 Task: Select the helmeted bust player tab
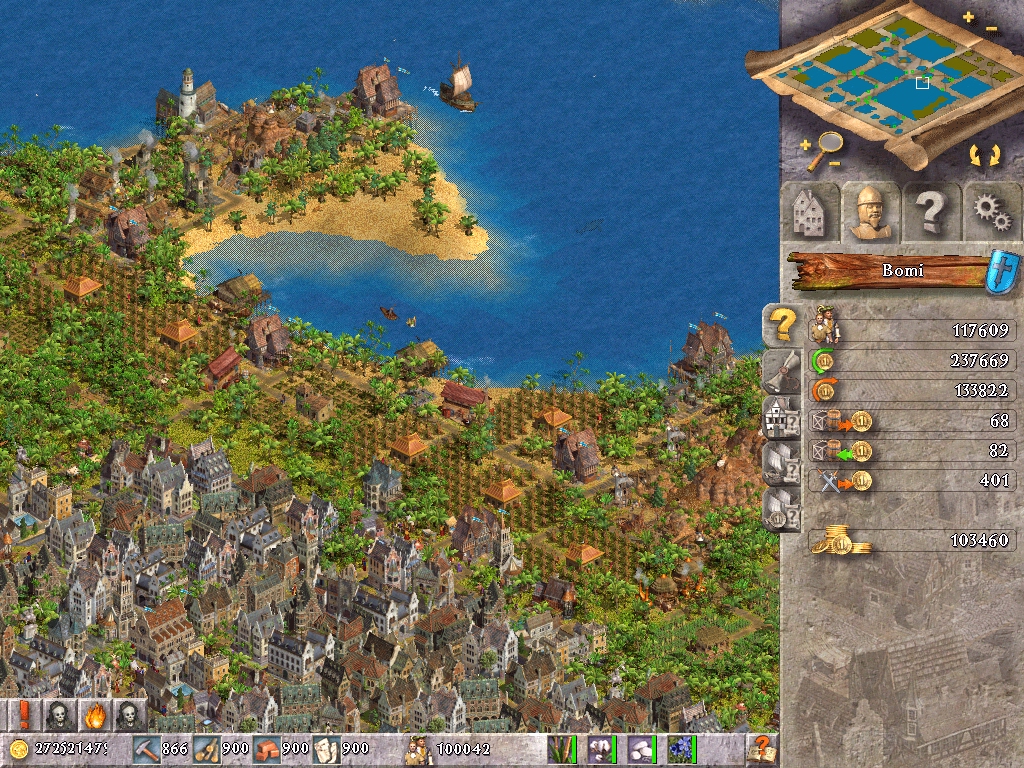point(869,211)
